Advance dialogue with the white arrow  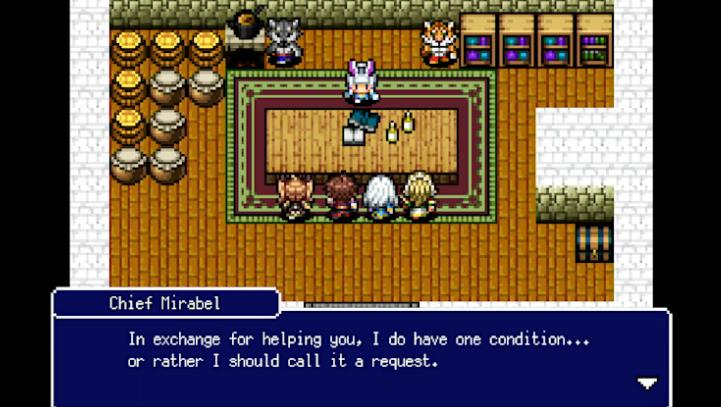click(x=647, y=382)
